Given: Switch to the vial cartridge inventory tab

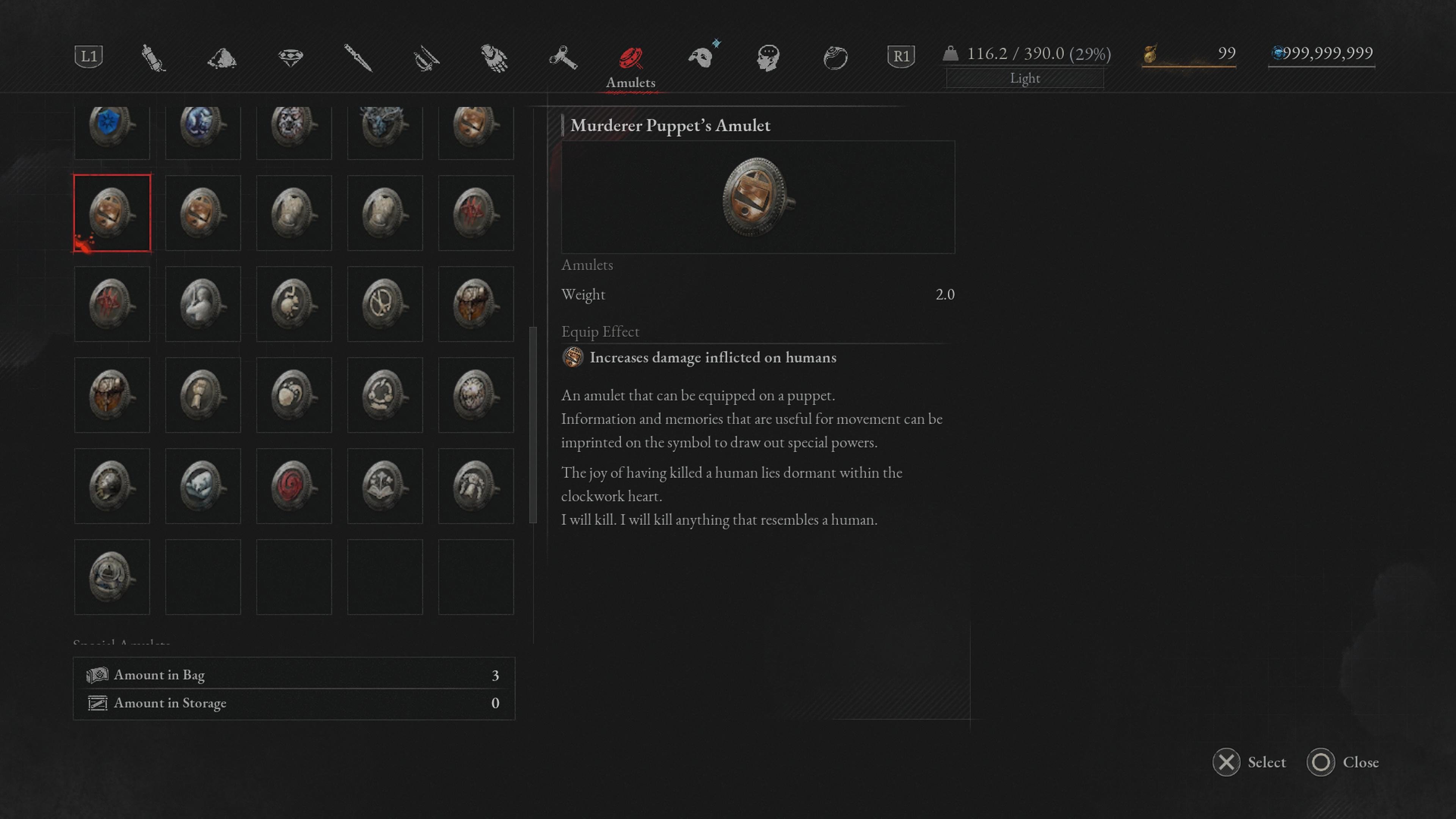Looking at the screenshot, I should [152, 57].
